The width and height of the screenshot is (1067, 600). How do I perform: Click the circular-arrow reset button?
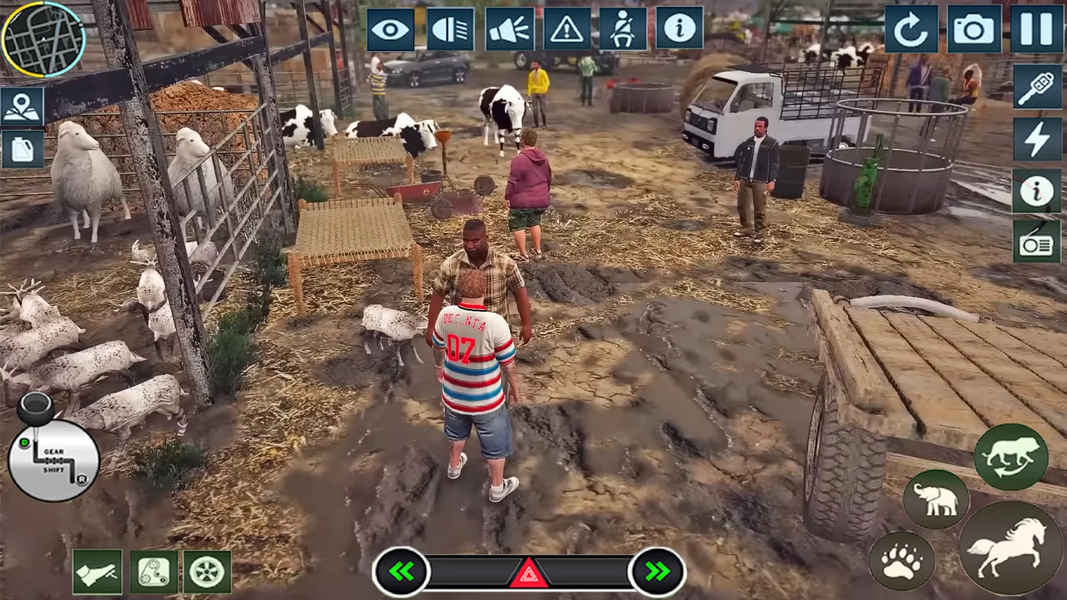tap(911, 30)
